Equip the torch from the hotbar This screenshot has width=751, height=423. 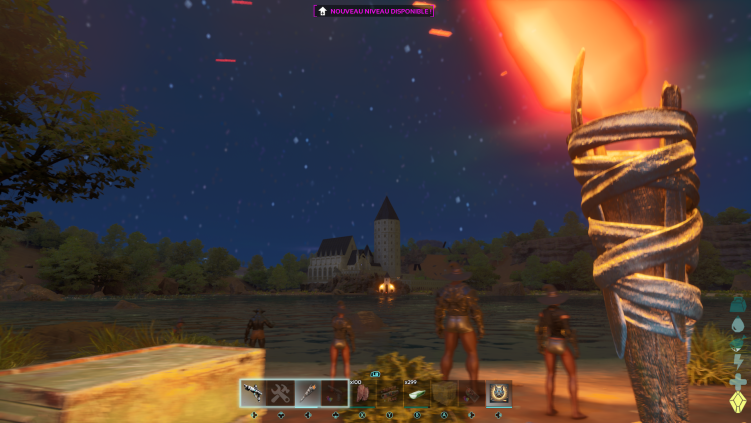(x=308, y=393)
